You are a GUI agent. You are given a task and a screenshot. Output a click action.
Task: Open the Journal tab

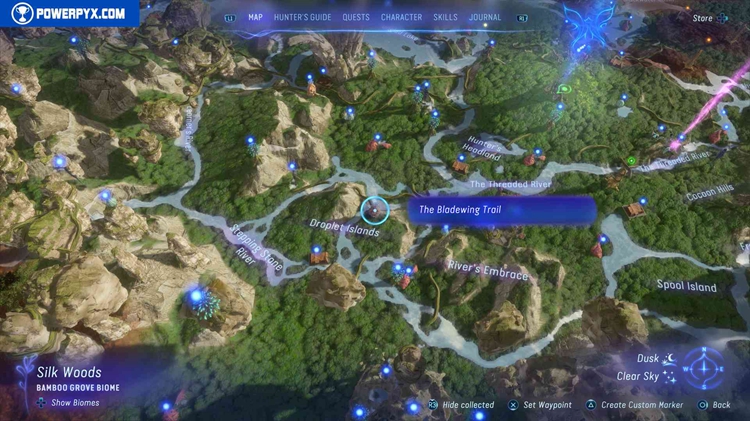[x=486, y=17]
